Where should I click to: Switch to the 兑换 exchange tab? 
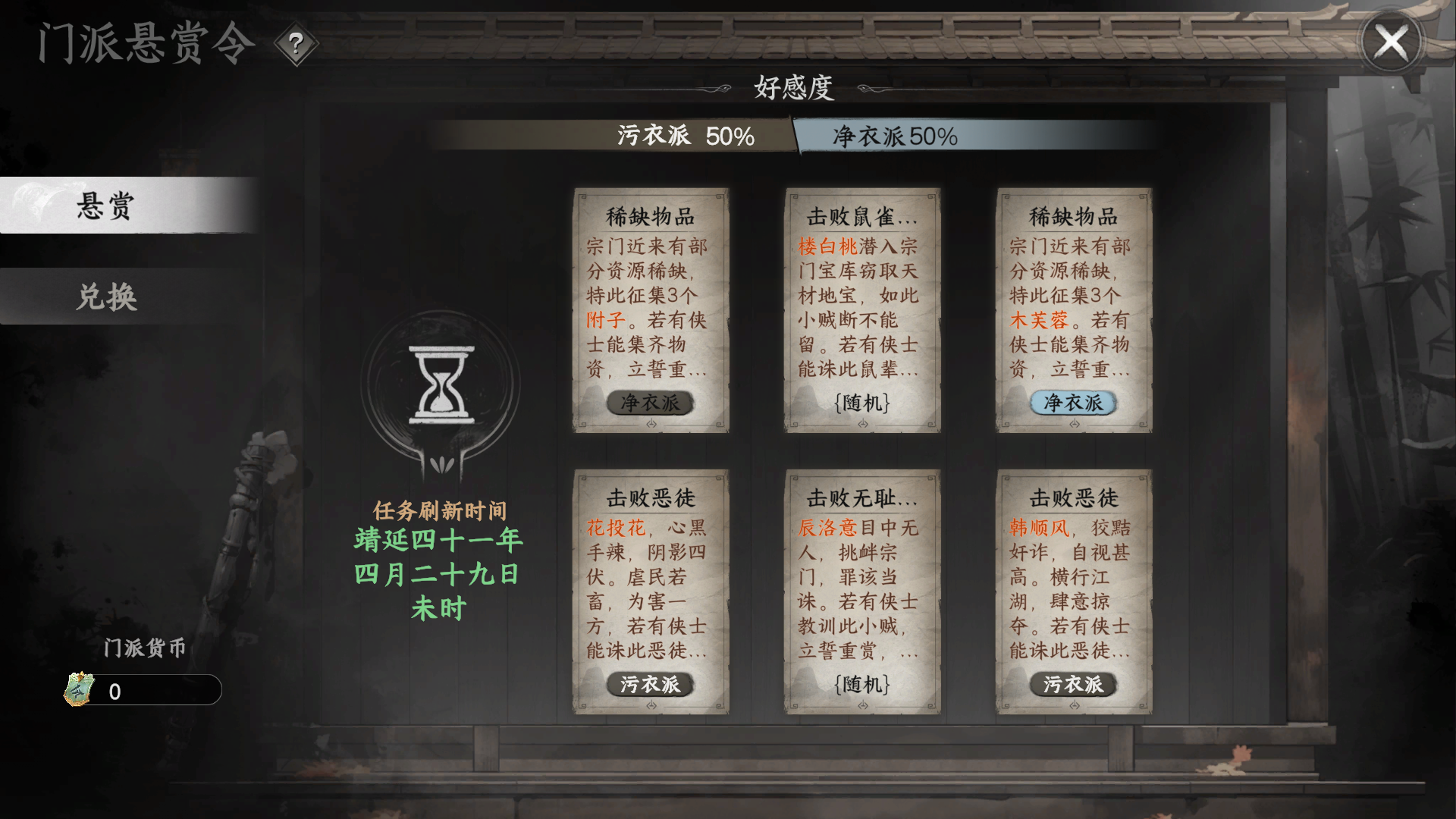click(106, 297)
